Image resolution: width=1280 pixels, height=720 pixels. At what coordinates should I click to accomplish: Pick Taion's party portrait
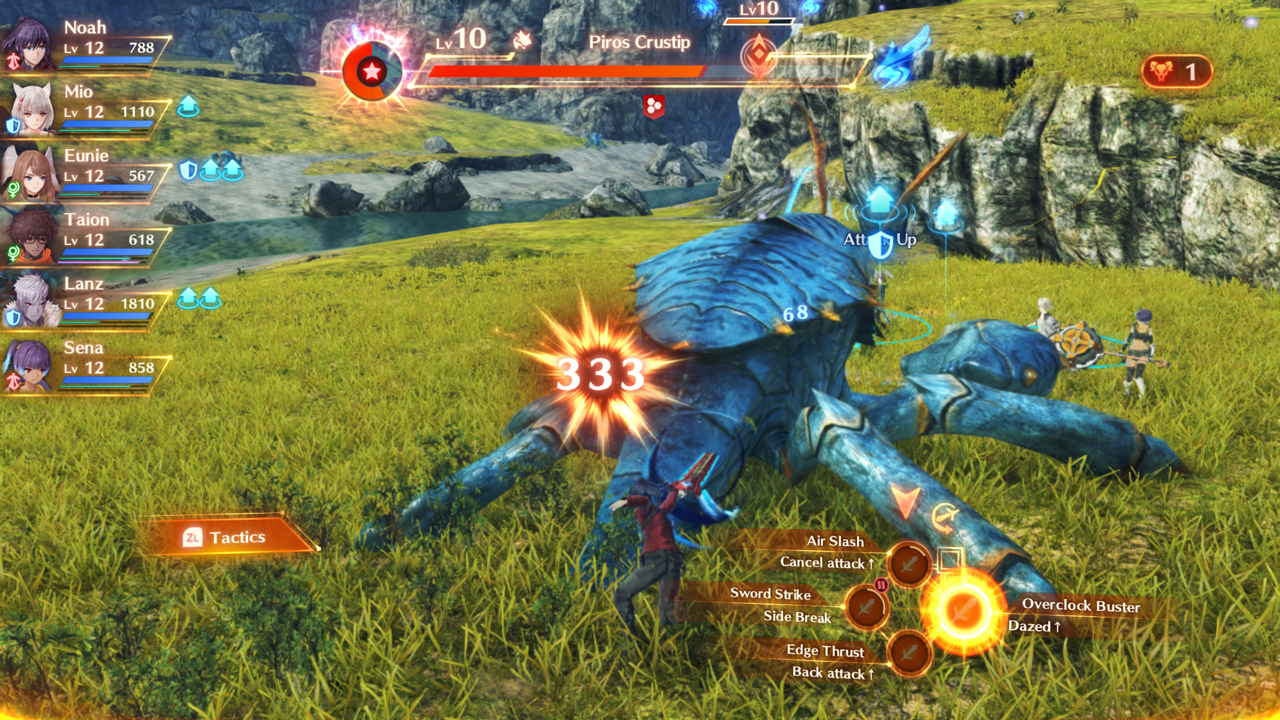click(x=30, y=238)
